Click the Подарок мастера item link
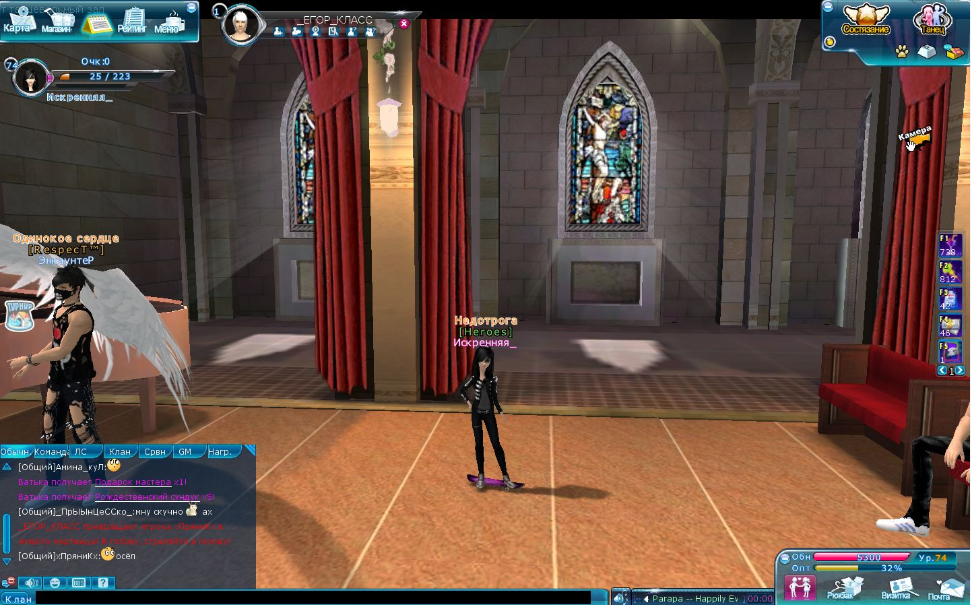Screen dimensions: 971x605 pos(132,481)
